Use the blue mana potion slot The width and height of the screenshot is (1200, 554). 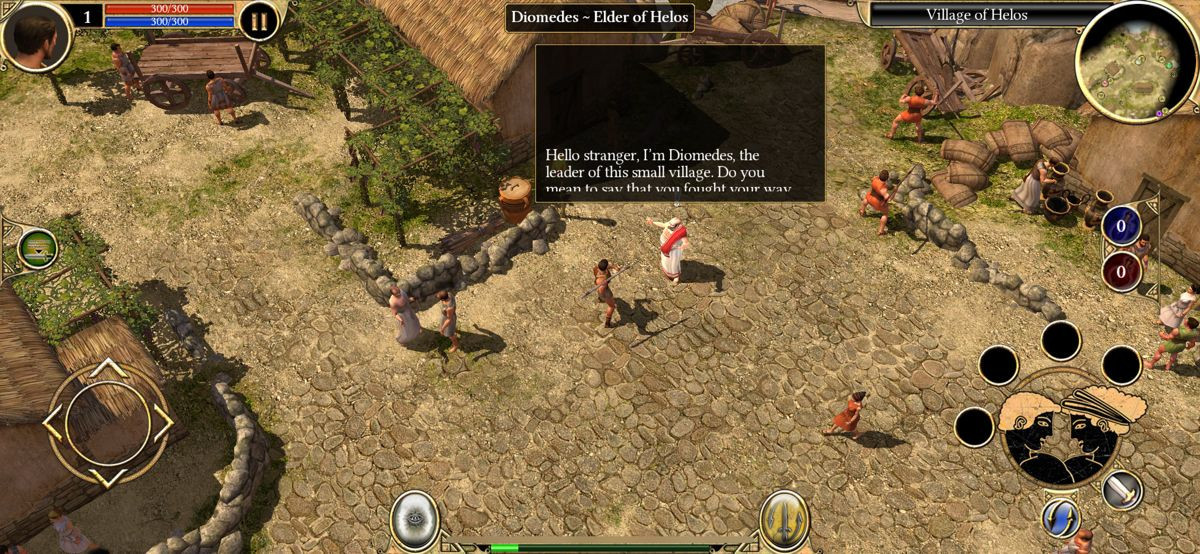click(1121, 226)
